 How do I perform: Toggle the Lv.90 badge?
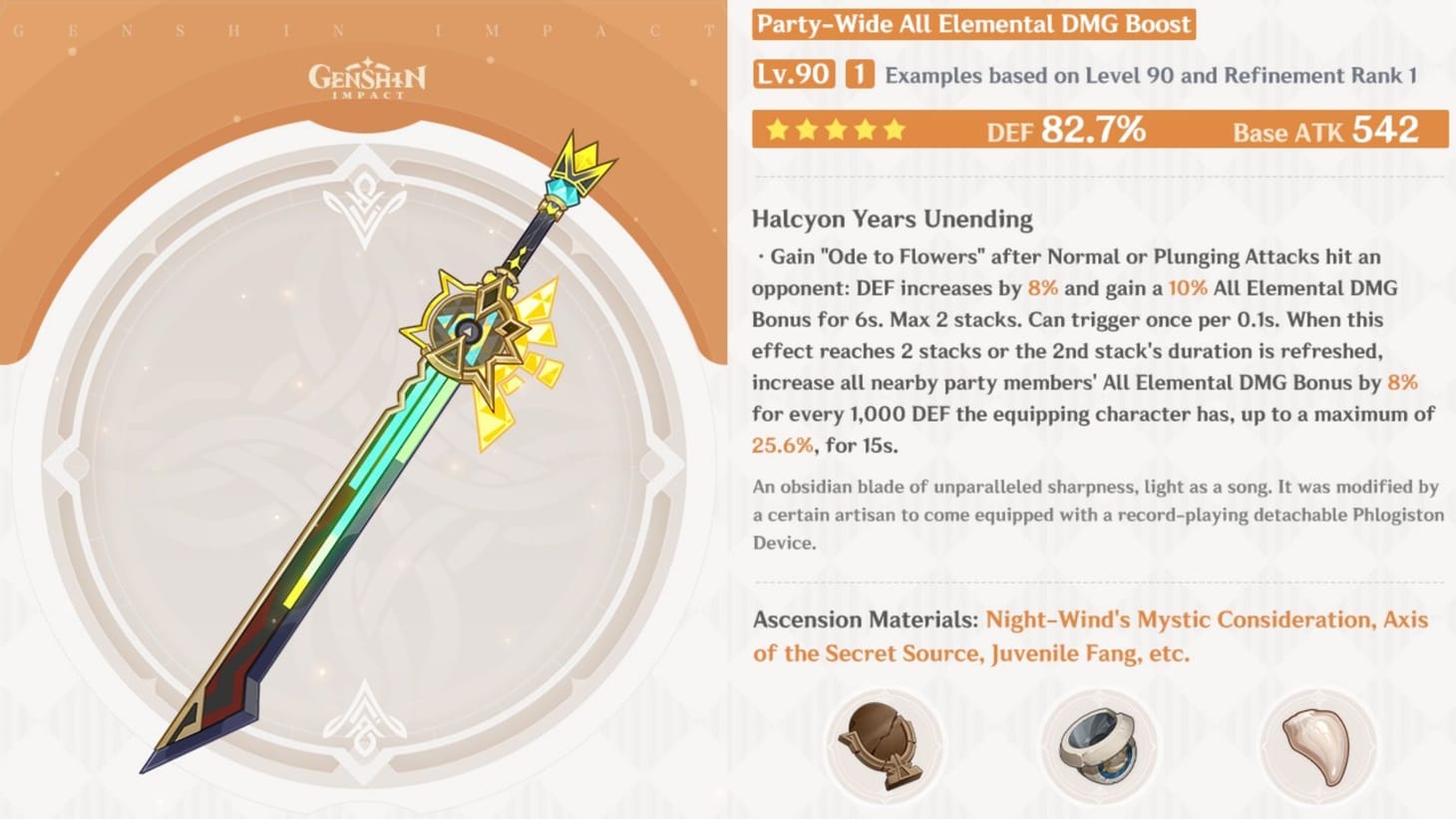(x=793, y=74)
